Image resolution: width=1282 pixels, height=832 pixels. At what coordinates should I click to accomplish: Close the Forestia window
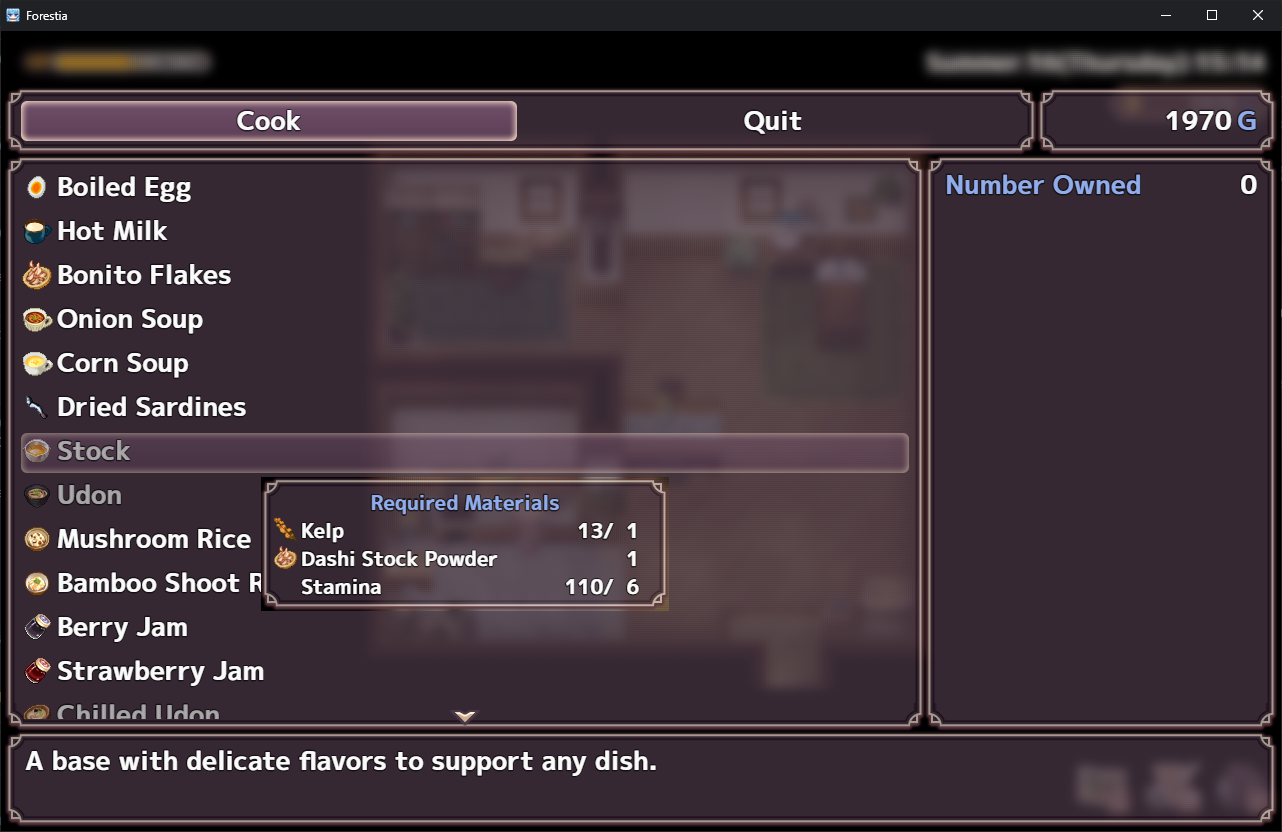coord(1258,15)
